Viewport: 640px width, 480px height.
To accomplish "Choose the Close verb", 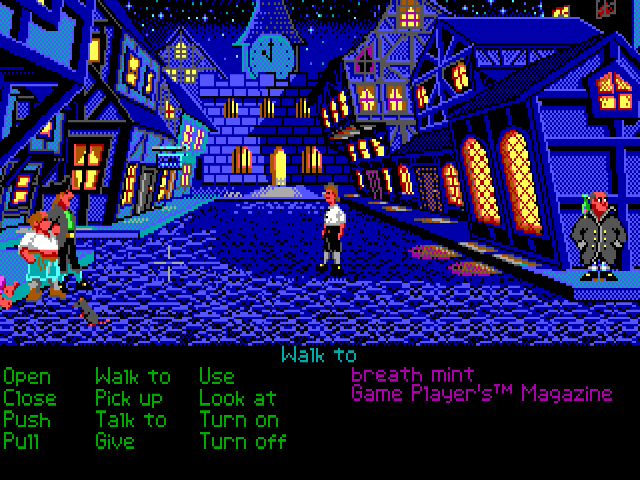I will (x=30, y=398).
